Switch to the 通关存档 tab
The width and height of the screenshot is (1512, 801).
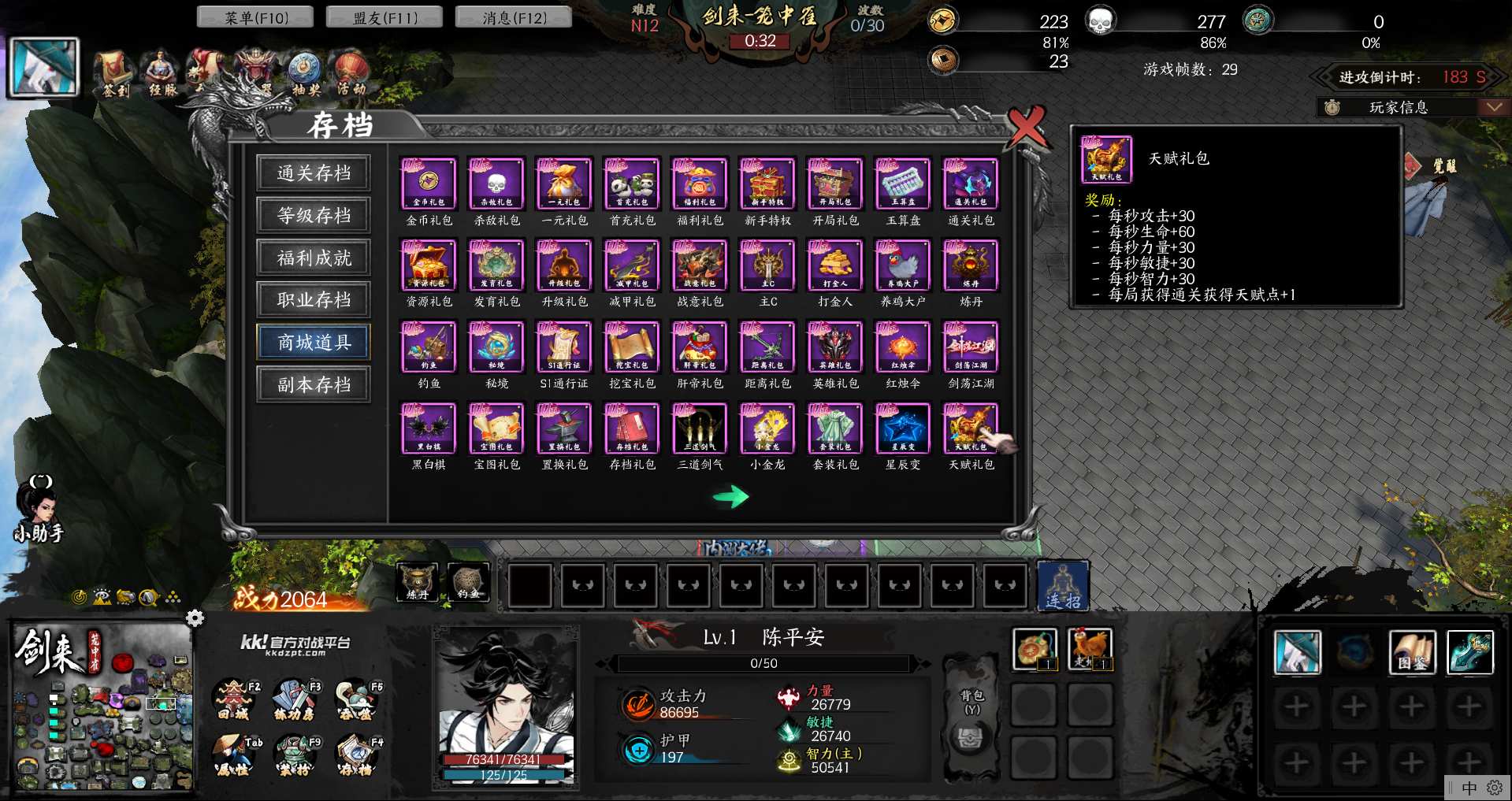click(314, 173)
